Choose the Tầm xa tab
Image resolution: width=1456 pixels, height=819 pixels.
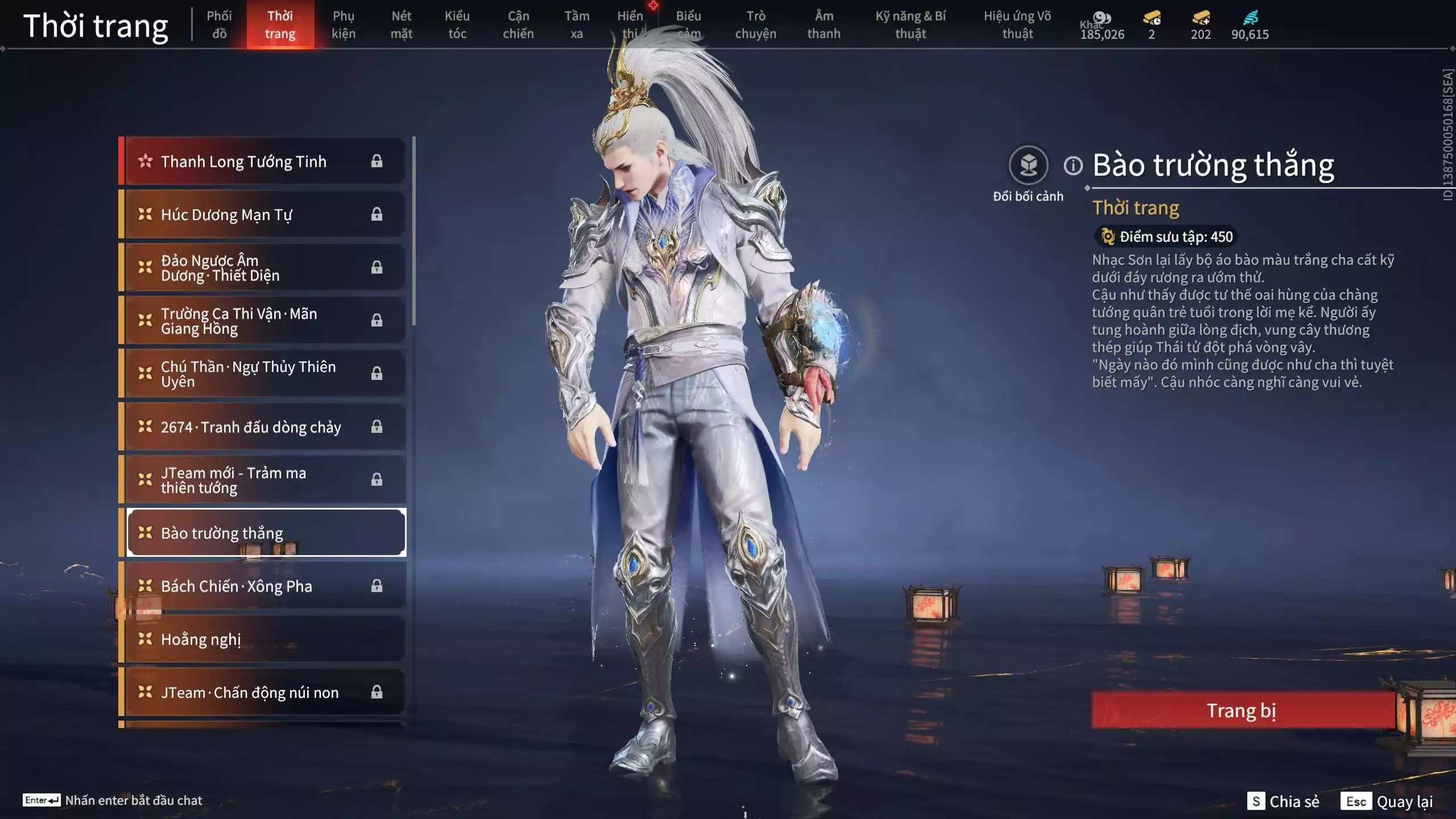click(577, 24)
